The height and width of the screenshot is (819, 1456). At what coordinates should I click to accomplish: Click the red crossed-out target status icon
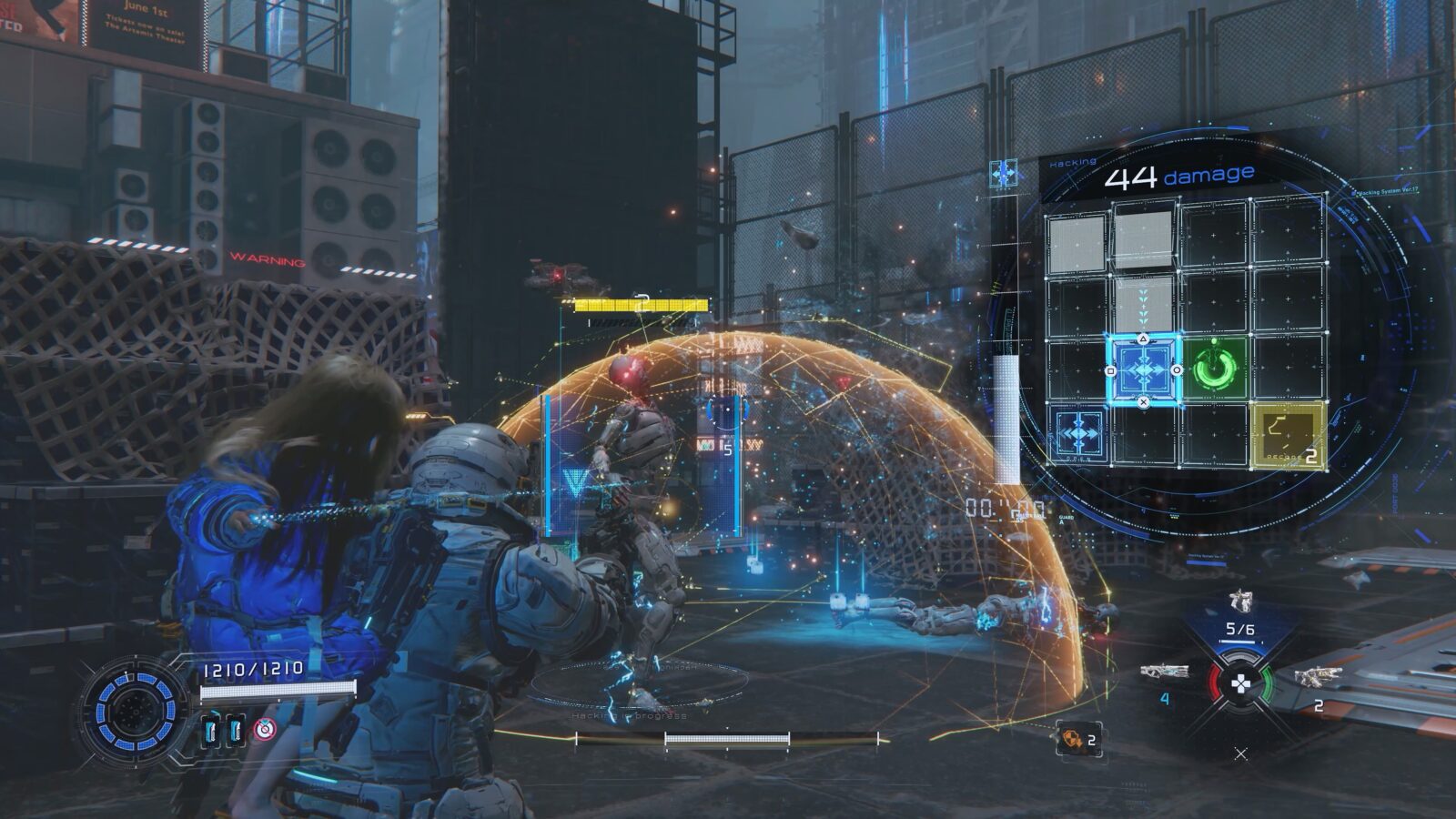pos(264,728)
